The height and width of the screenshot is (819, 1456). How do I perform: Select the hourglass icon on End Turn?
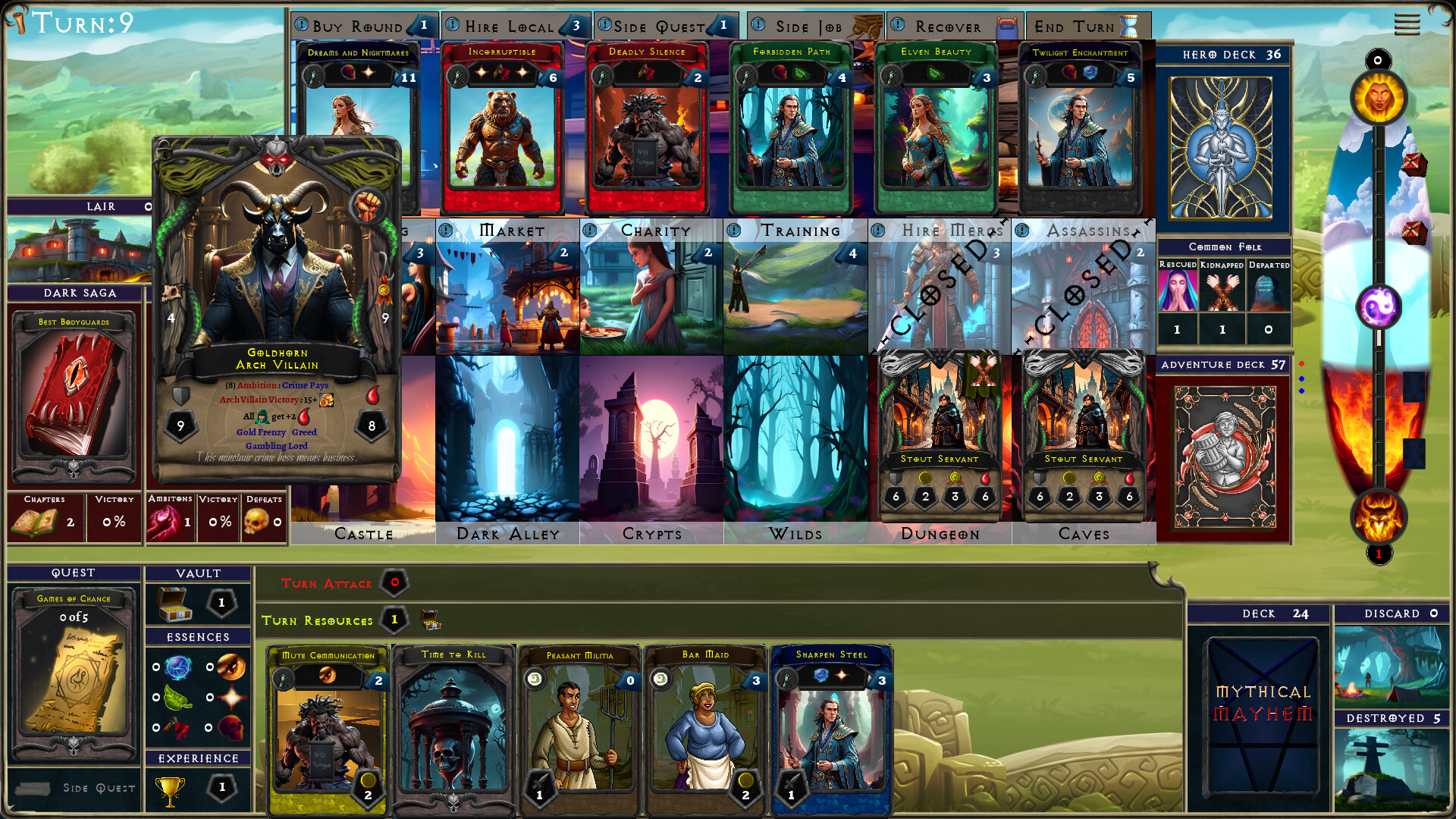(1128, 25)
